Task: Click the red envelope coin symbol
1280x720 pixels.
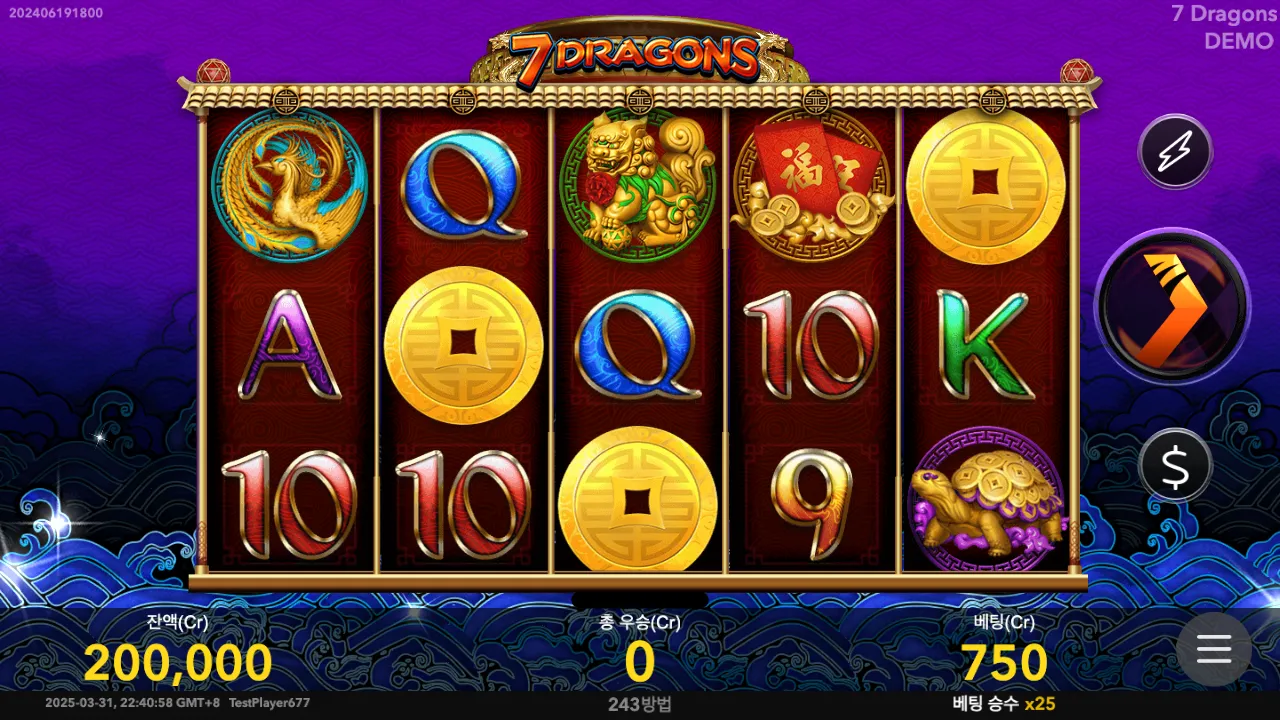Action: click(812, 186)
